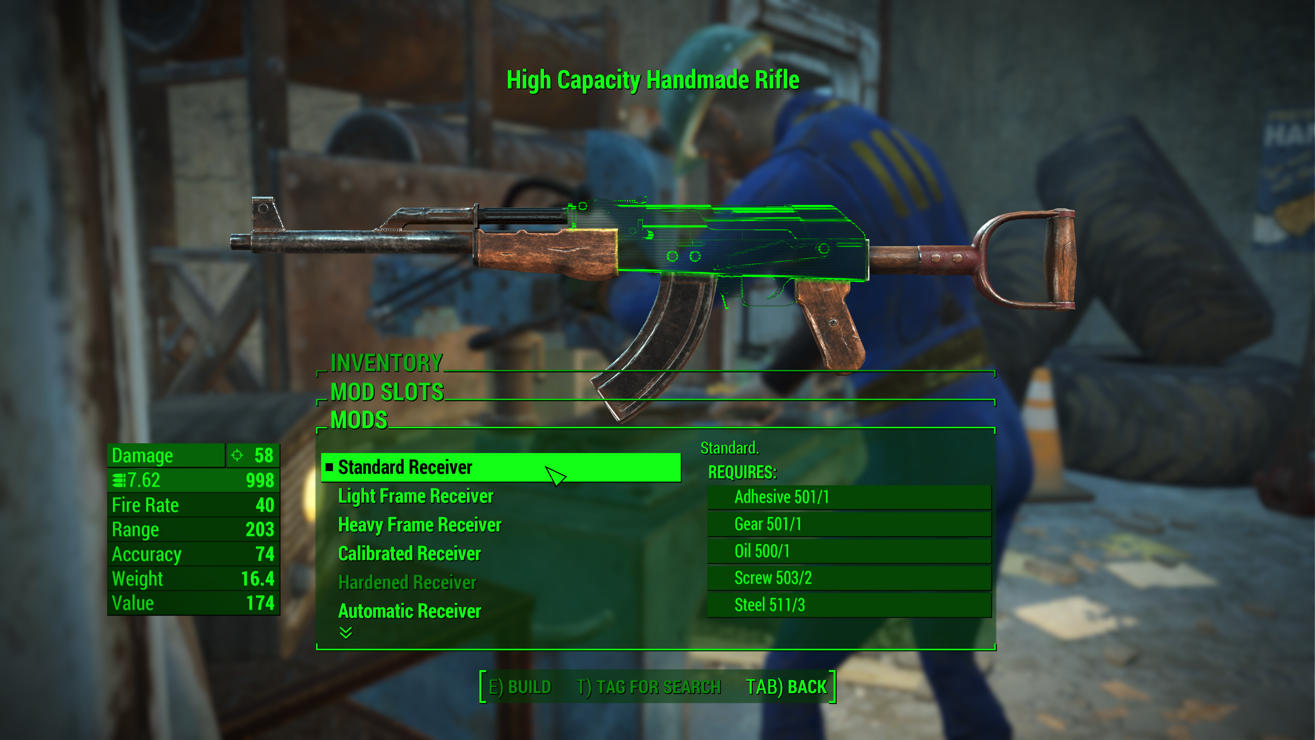Viewport: 1315px width, 740px height.
Task: Choose the Automatic Receiver mod
Action: pos(409,611)
